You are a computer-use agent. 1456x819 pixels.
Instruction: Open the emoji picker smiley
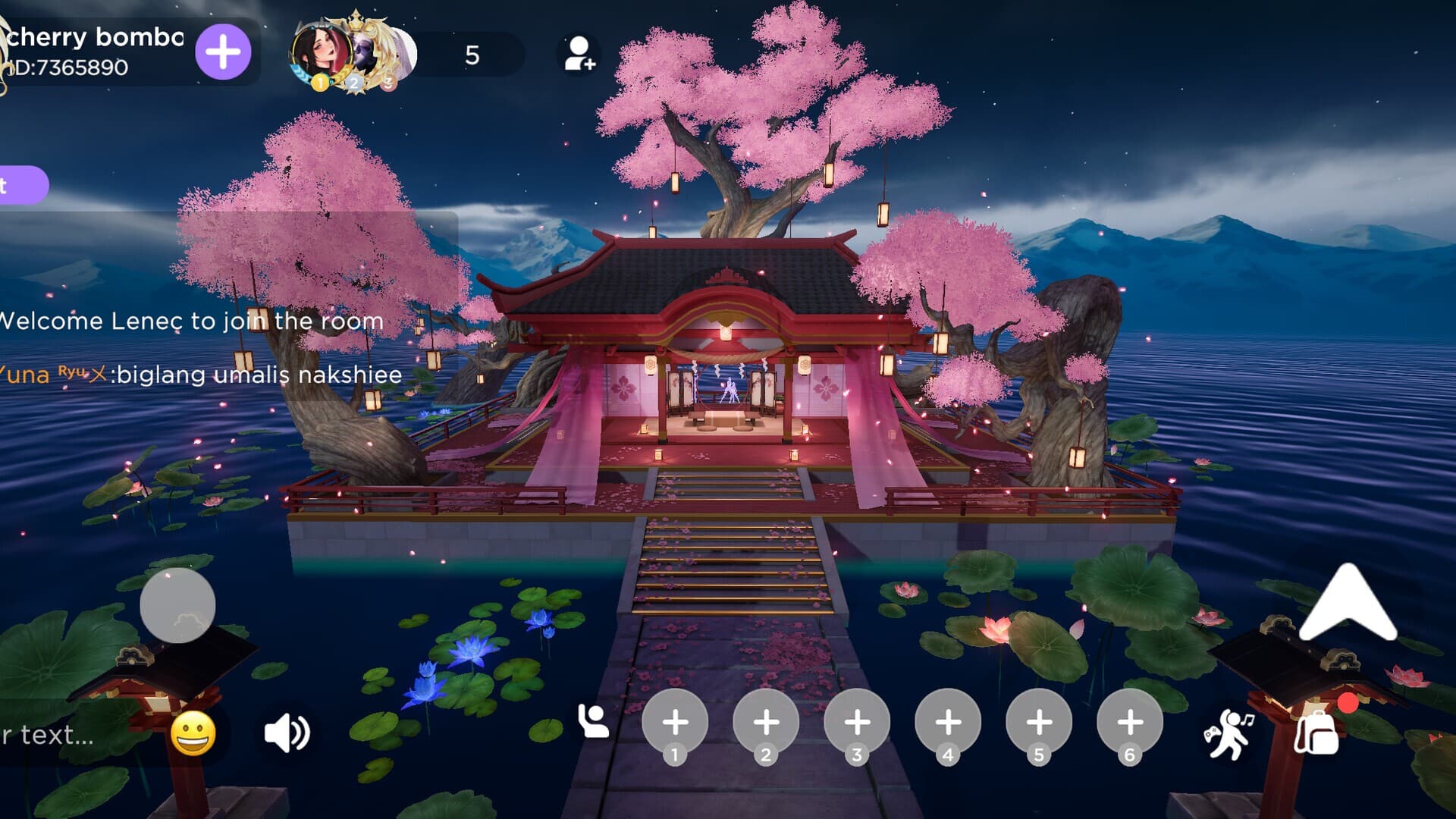tap(193, 734)
